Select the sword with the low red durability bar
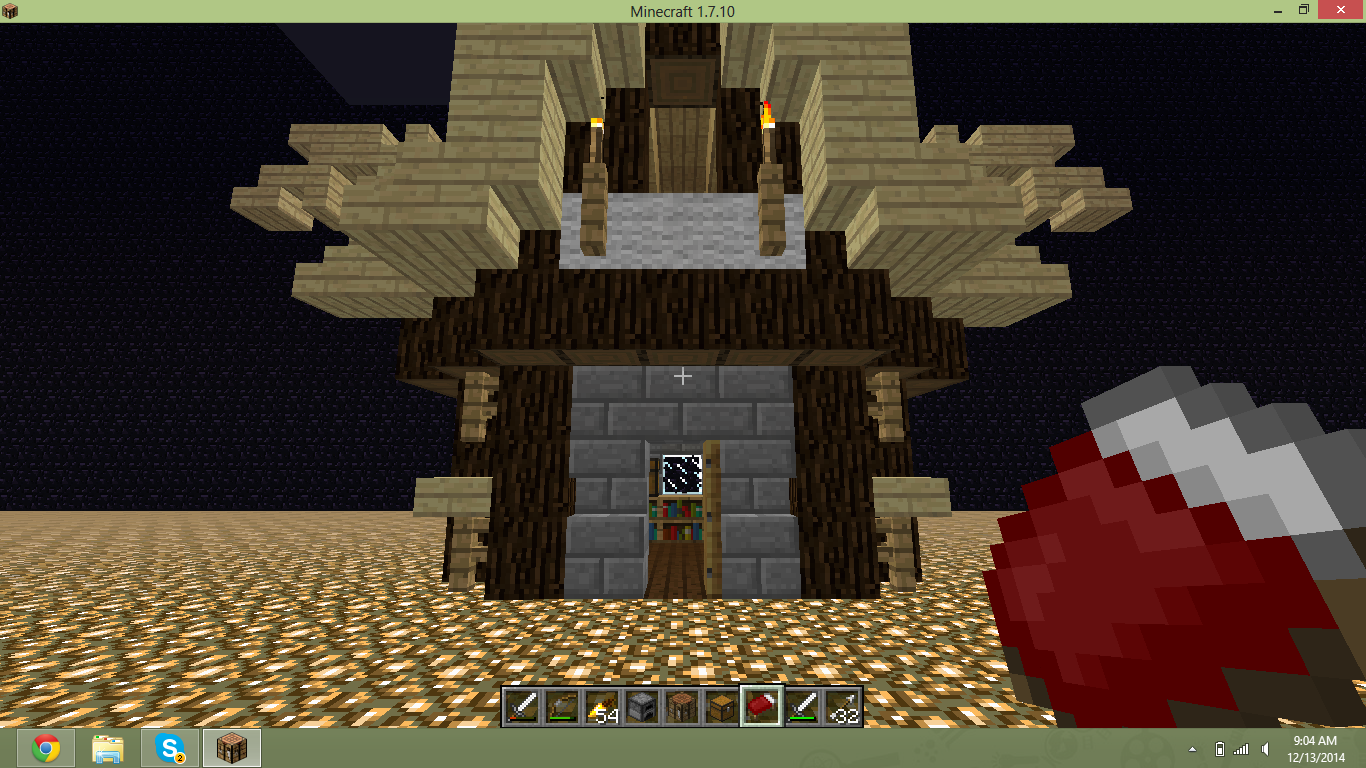Image resolution: width=1366 pixels, height=768 pixels. point(521,707)
